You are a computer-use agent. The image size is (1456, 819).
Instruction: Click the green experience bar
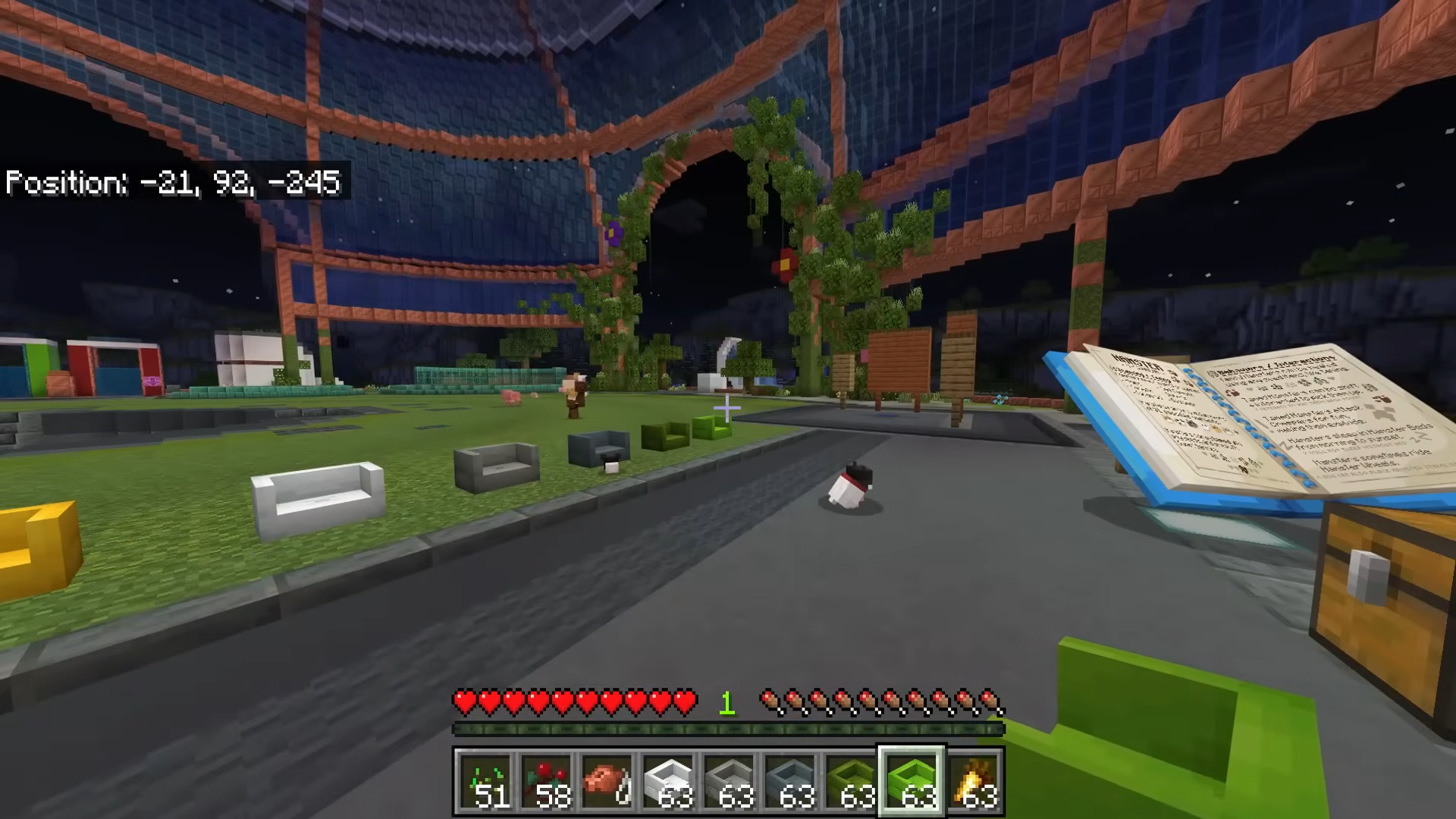[x=726, y=730]
